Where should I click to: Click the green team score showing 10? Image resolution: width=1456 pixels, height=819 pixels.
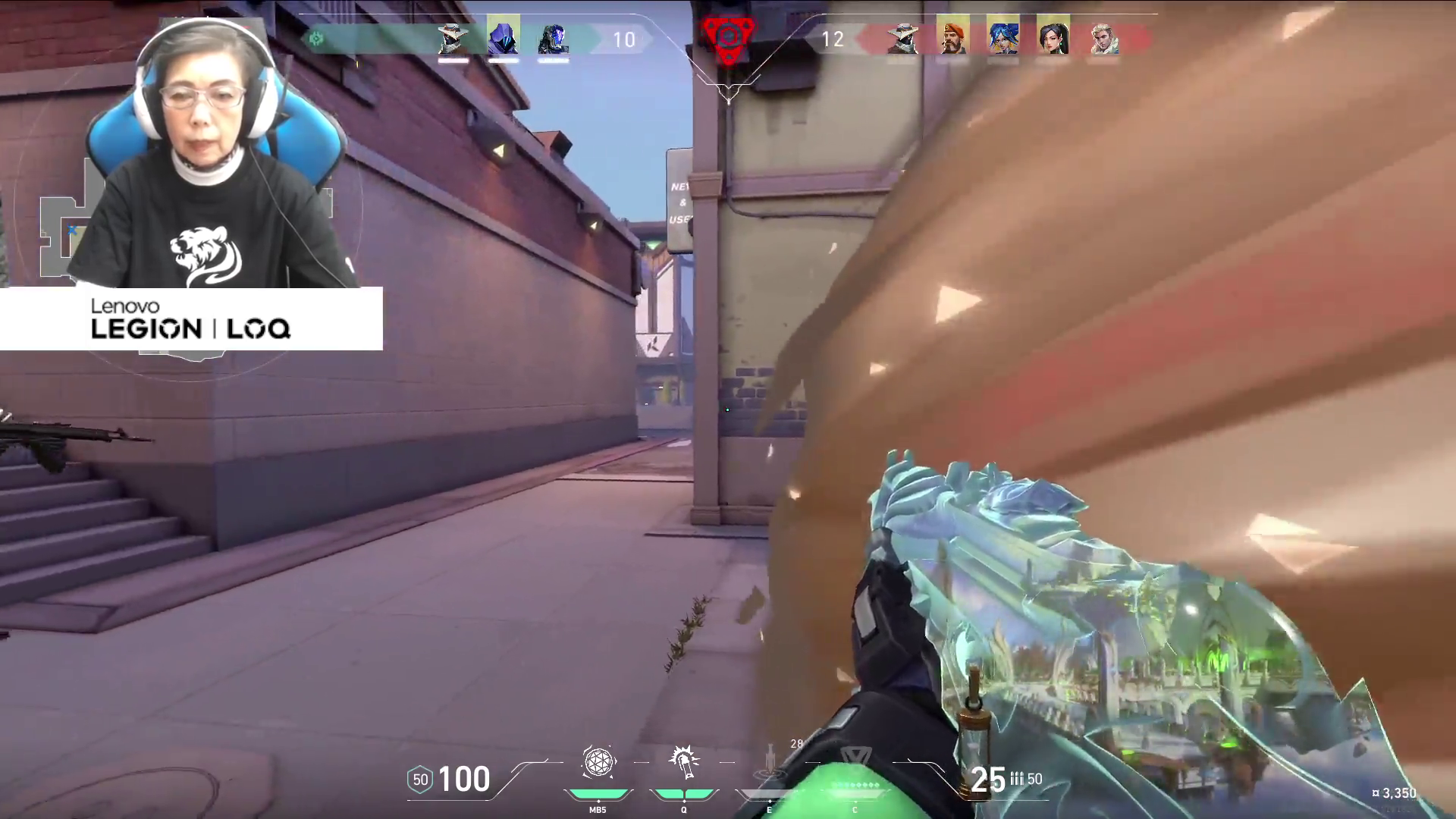[x=626, y=39]
